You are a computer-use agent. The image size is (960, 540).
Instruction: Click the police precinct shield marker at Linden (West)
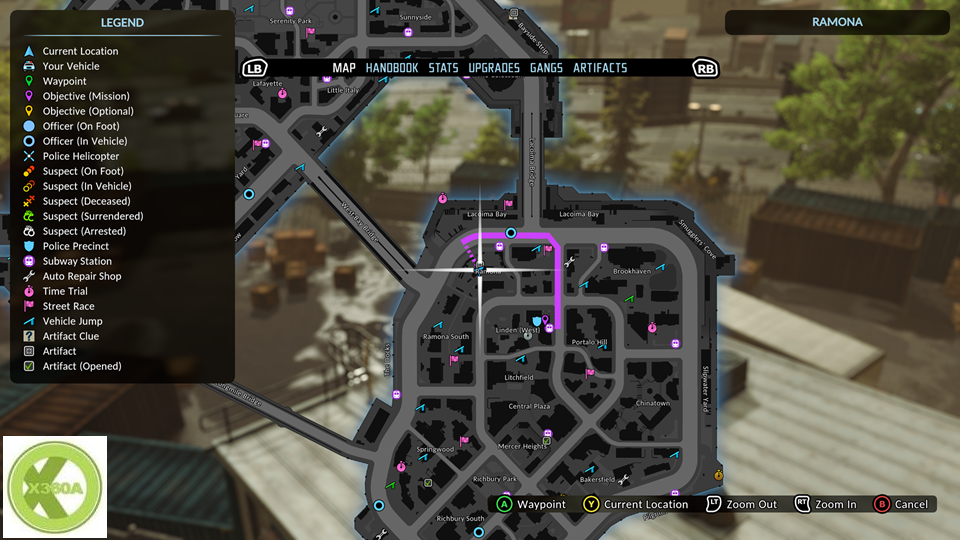point(537,320)
